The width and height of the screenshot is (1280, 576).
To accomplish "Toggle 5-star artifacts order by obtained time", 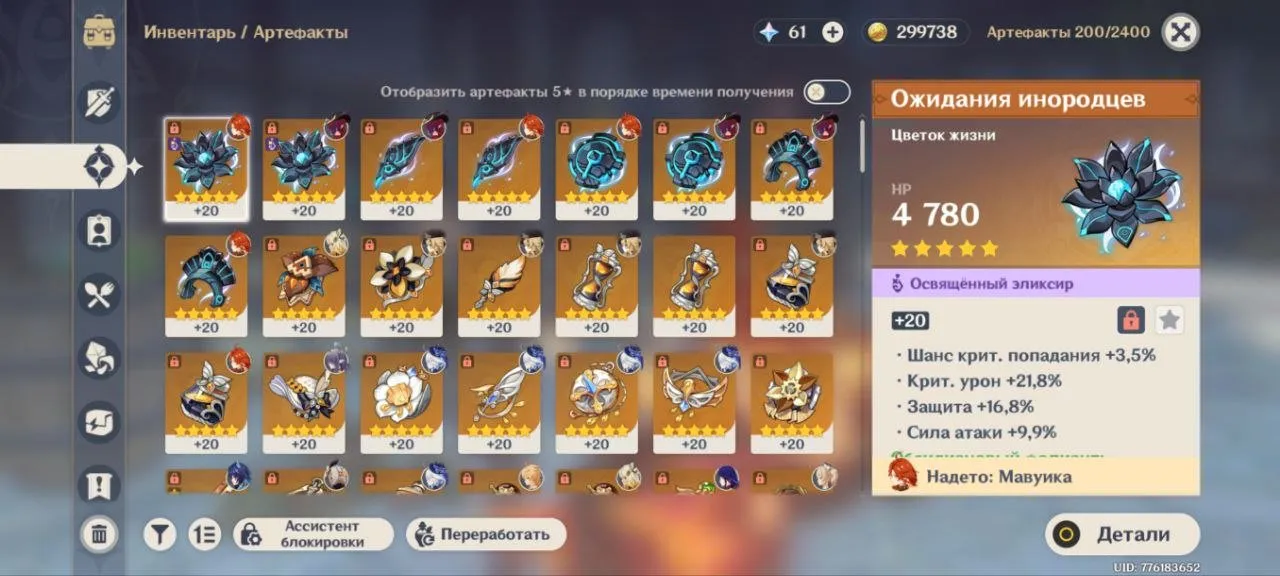I will pos(827,92).
